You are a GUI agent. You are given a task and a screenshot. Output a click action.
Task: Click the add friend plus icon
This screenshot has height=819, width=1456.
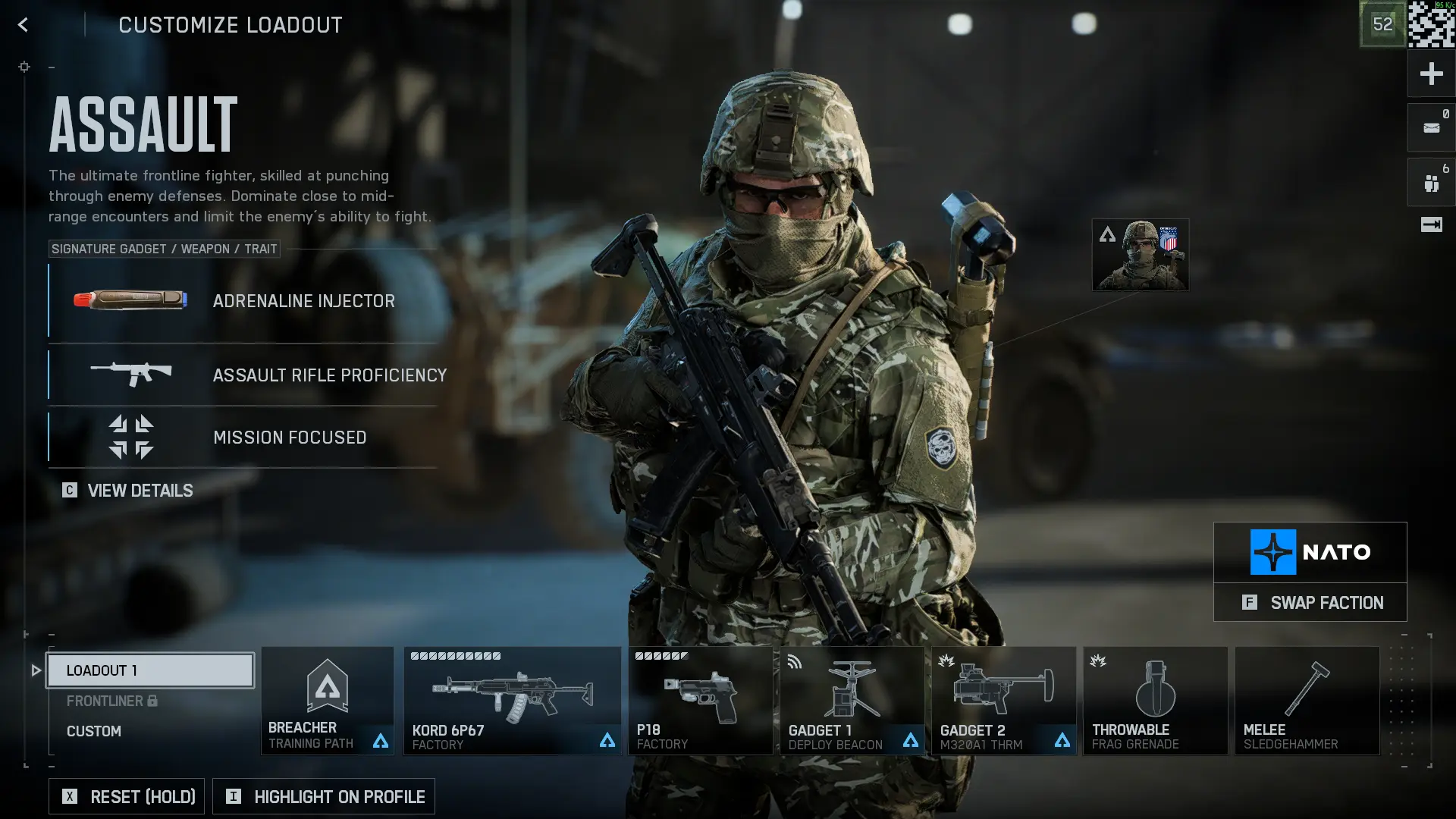coord(1432,74)
